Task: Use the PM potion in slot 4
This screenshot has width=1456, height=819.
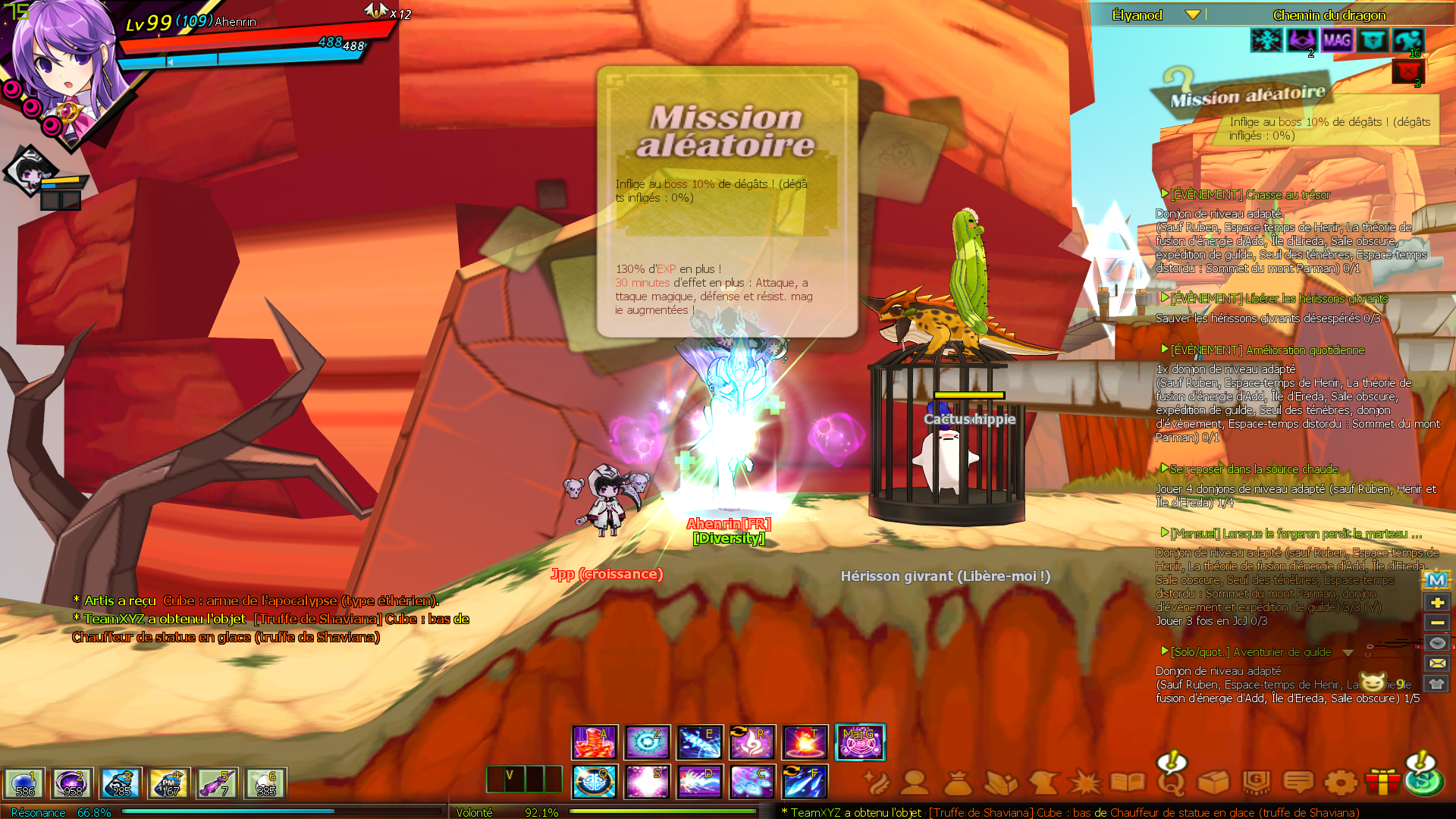Action: (x=168, y=783)
